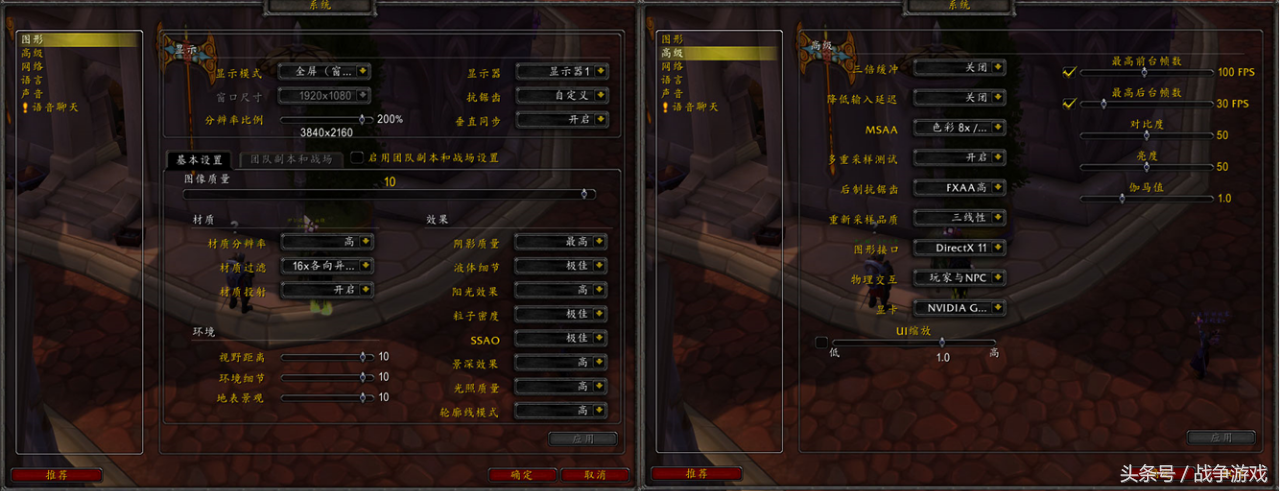The image size is (1280, 491).
Task: Open the 显卡 graphics card dropdown
Action: [x=959, y=308]
